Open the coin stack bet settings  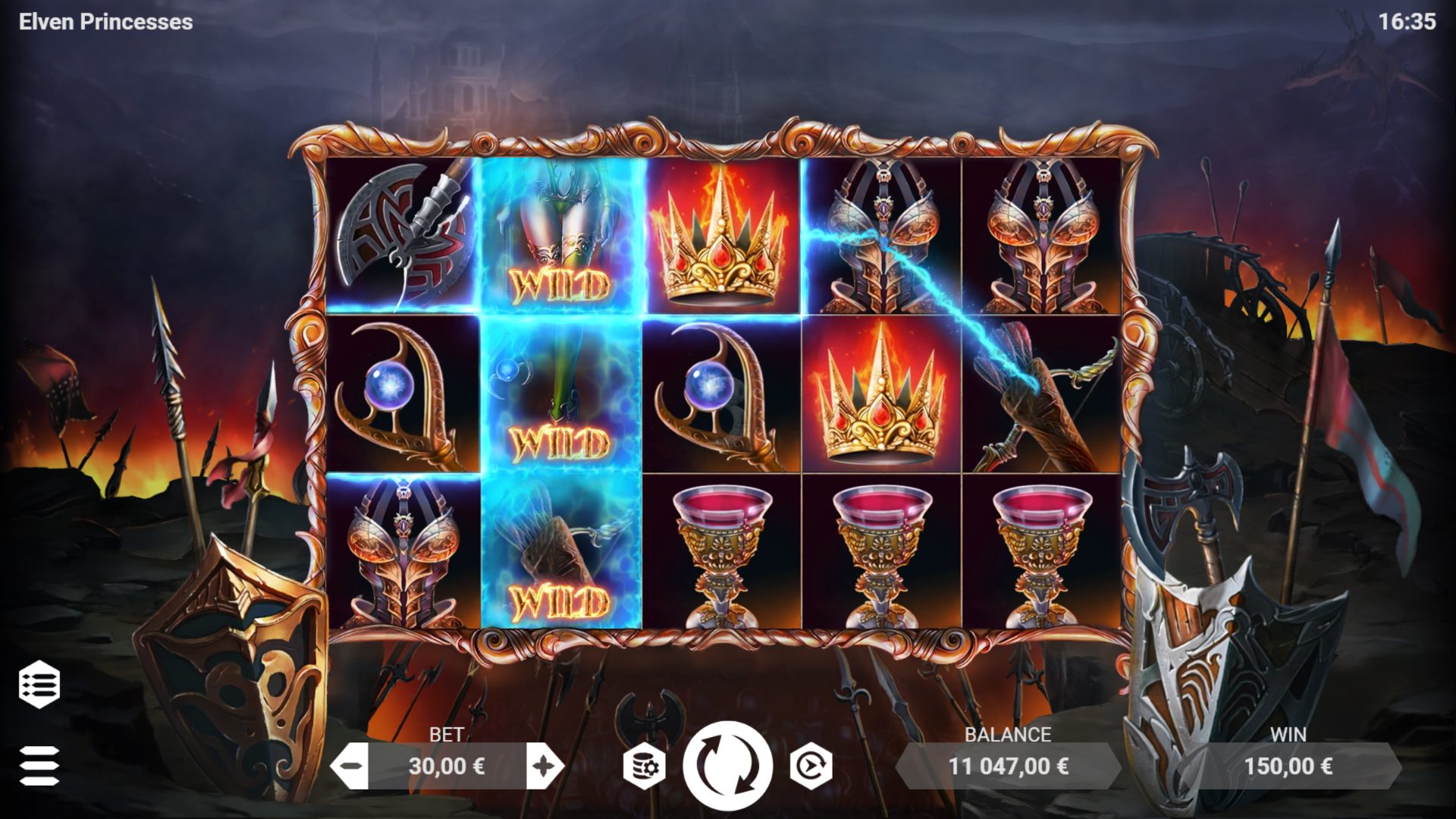pyautogui.click(x=644, y=766)
